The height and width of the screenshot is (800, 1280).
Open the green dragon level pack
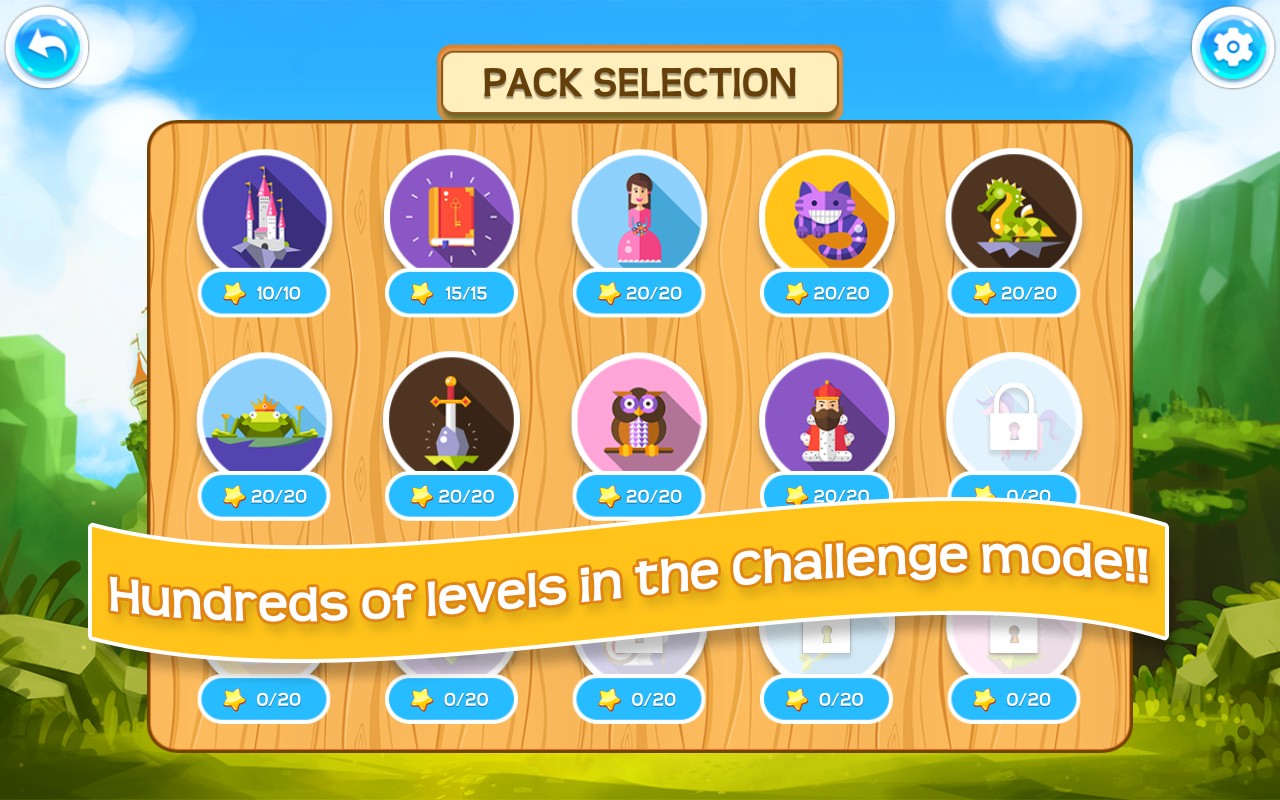[1013, 215]
